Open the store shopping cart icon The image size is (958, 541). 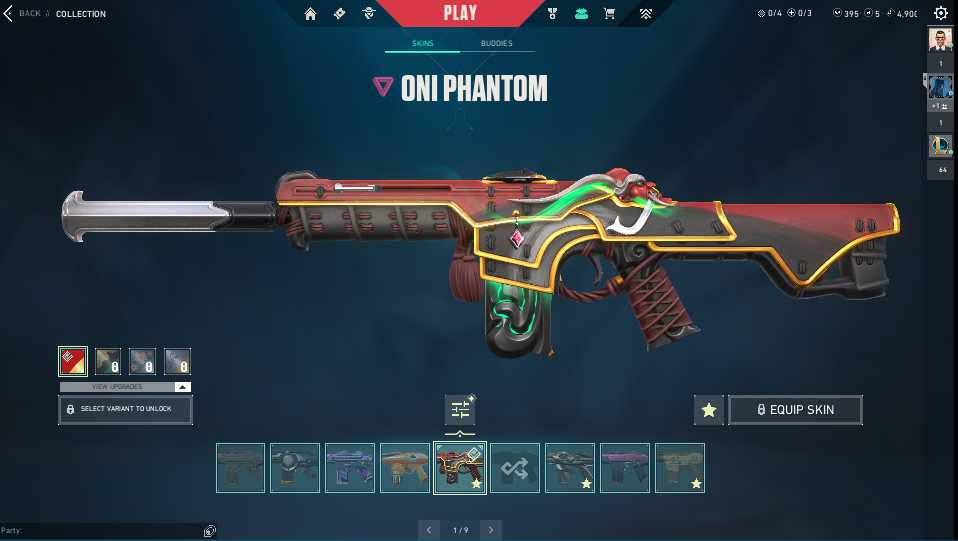tap(609, 14)
